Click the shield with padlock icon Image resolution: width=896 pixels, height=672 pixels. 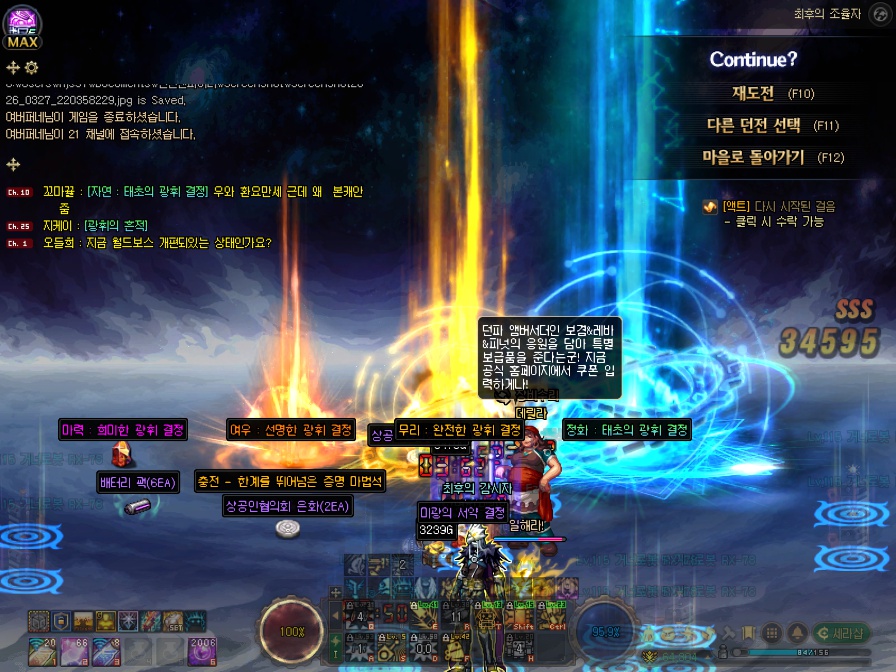(61, 621)
